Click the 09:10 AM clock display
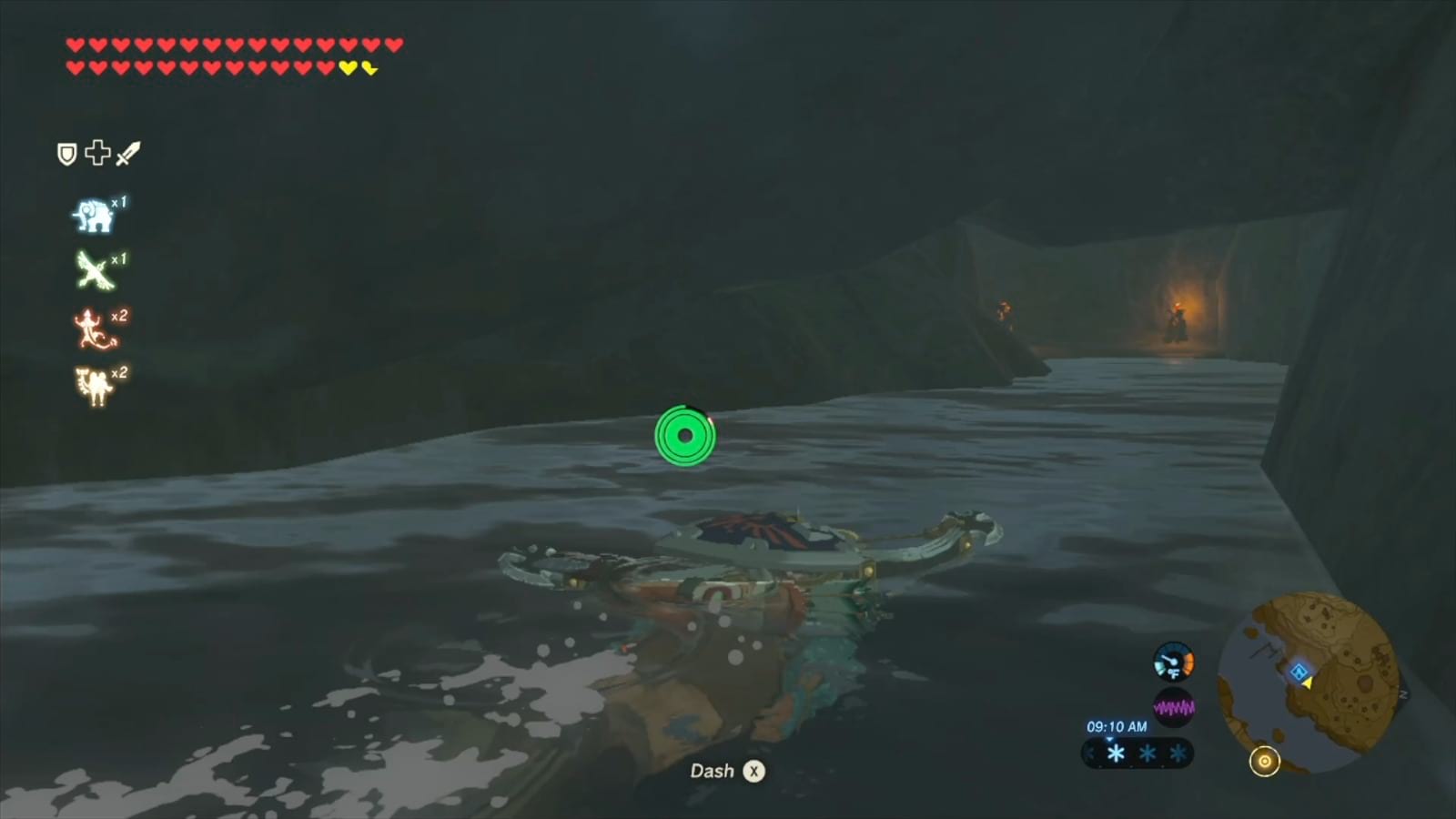1456x819 pixels. coord(1117,727)
